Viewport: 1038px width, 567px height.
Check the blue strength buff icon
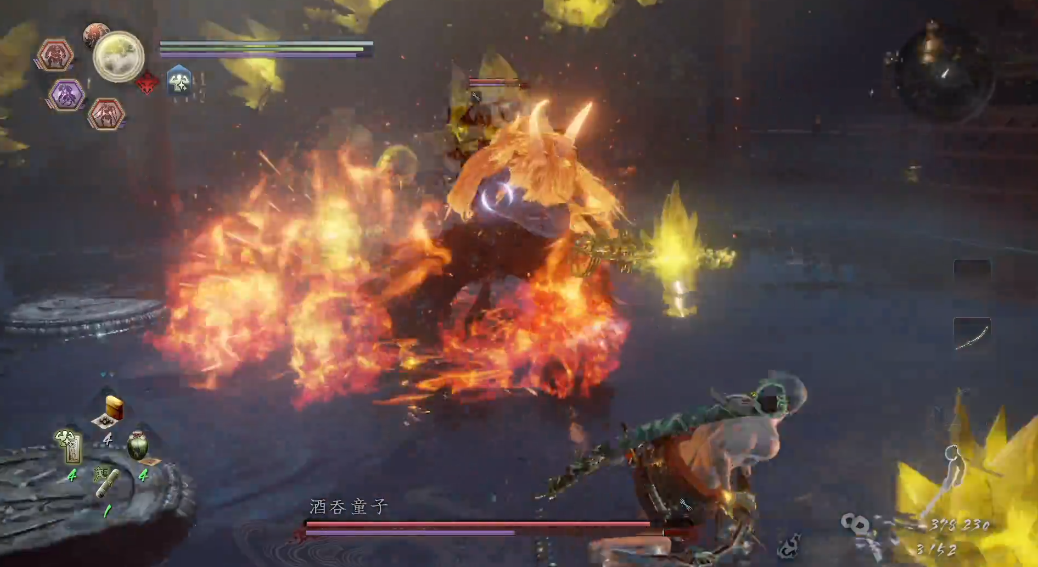(x=179, y=80)
